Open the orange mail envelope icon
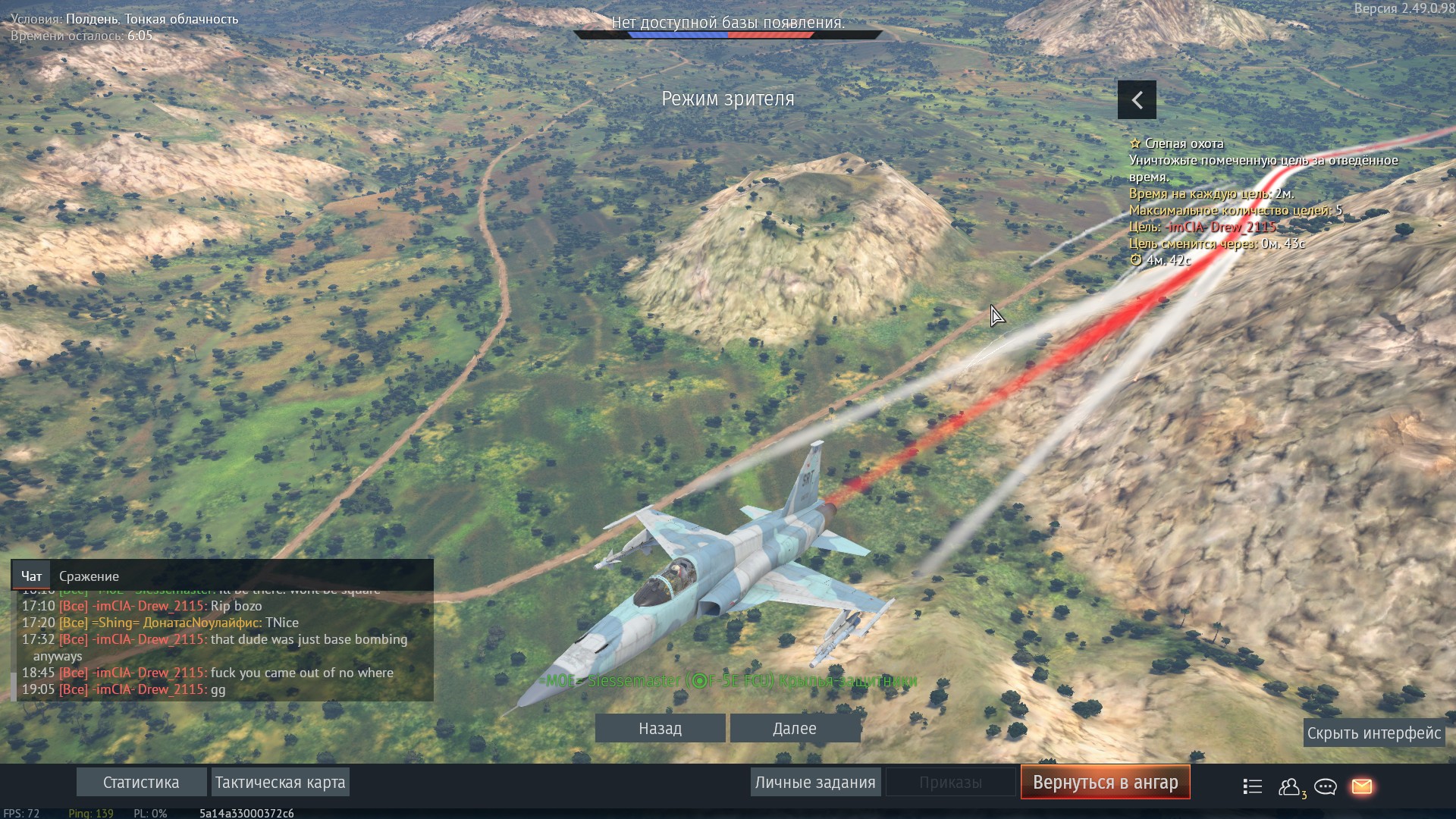 [1362, 787]
